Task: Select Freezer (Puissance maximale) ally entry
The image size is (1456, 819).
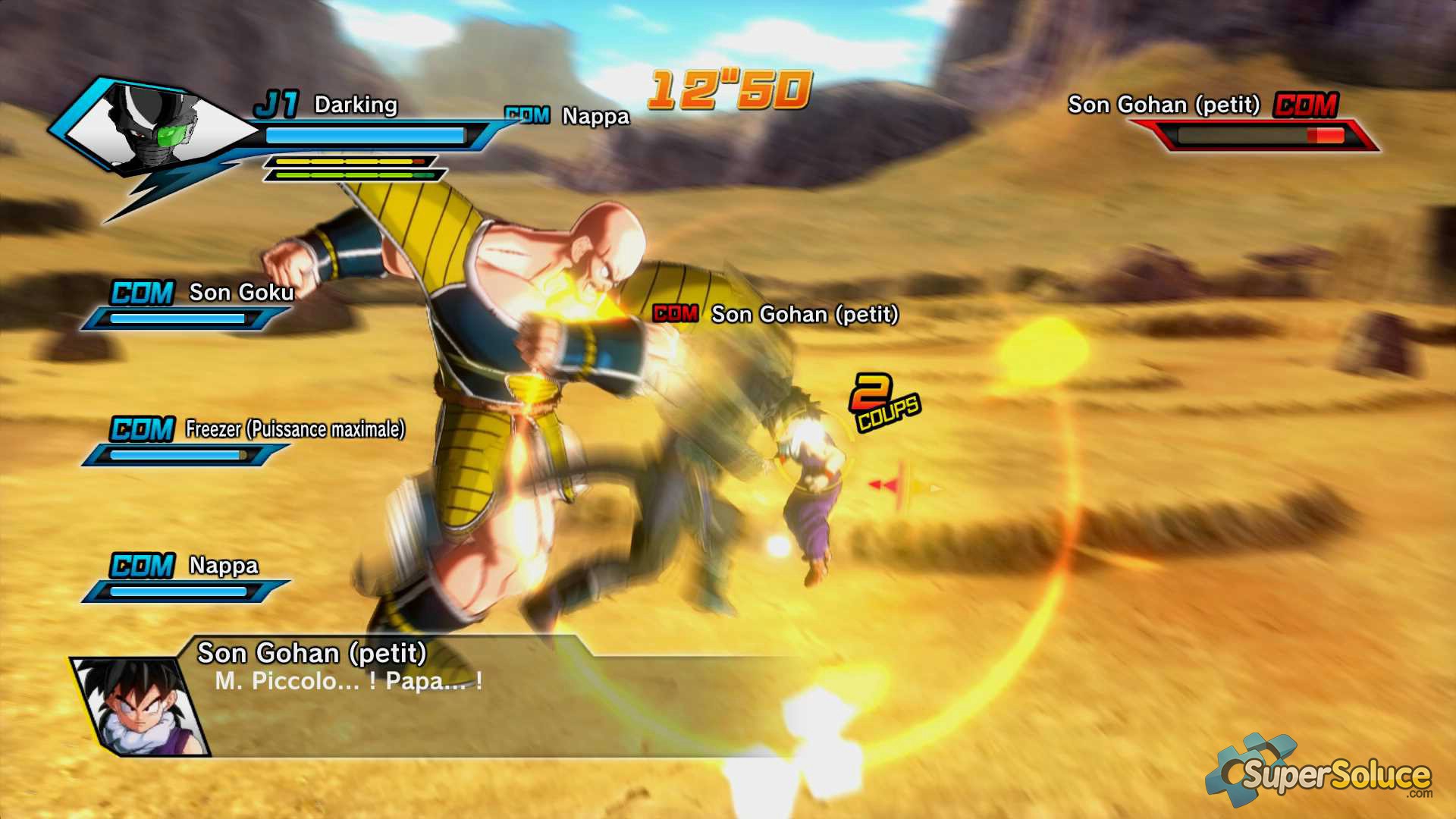Action: [294, 429]
